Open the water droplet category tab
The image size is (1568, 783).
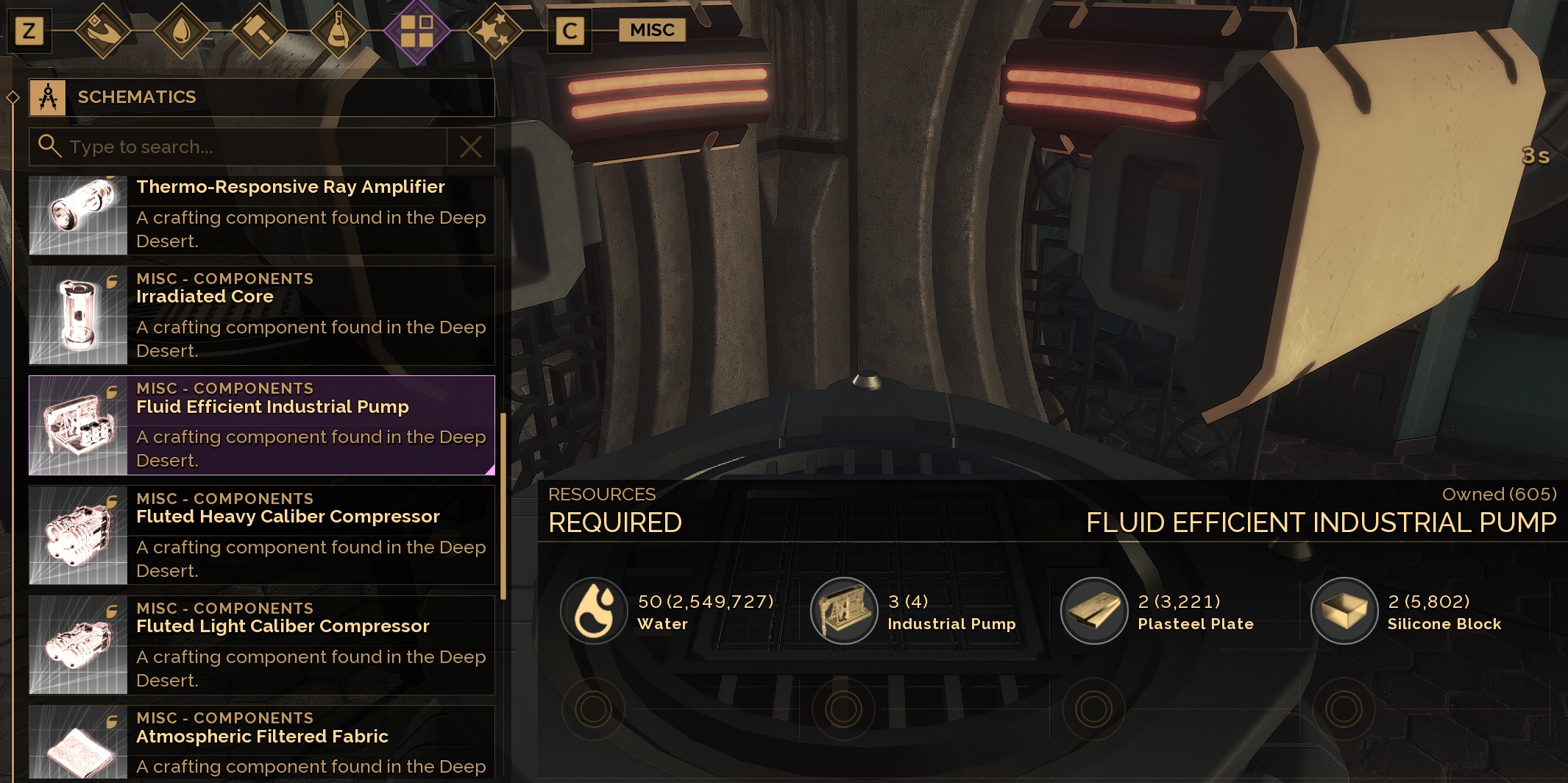click(181, 31)
